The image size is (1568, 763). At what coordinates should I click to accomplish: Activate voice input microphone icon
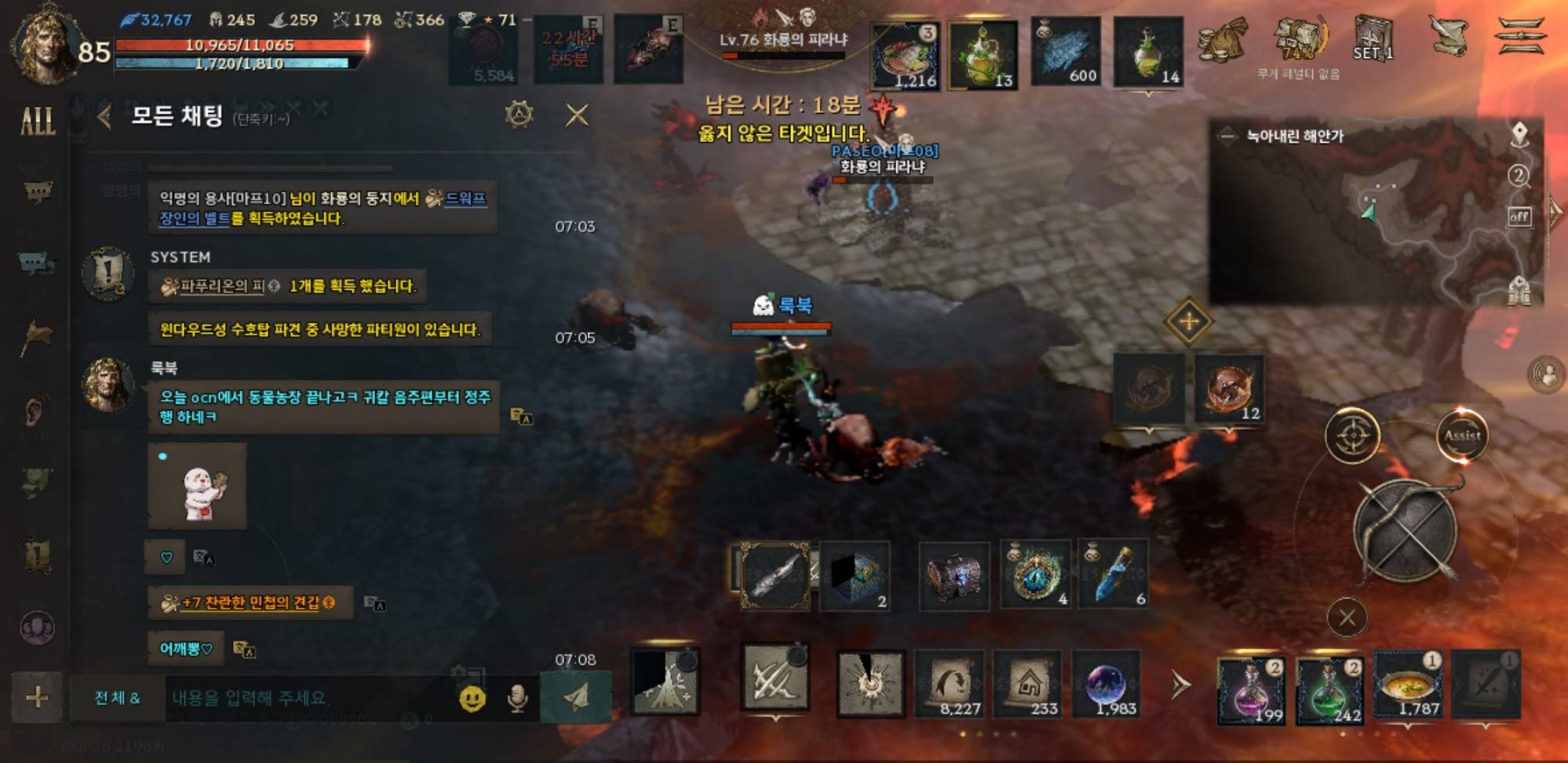517,698
